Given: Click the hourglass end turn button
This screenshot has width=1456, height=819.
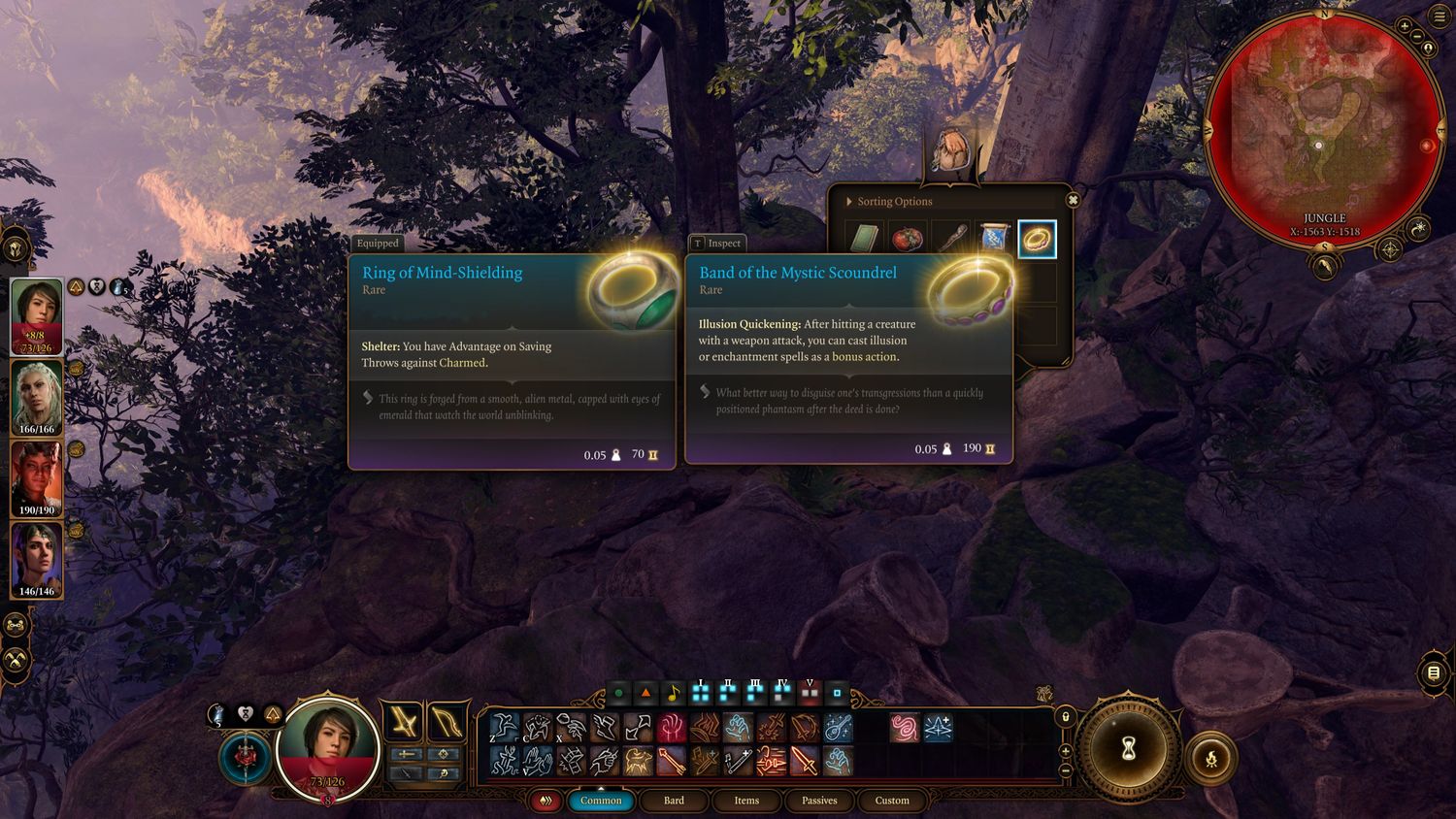Looking at the screenshot, I should pos(1128,749).
